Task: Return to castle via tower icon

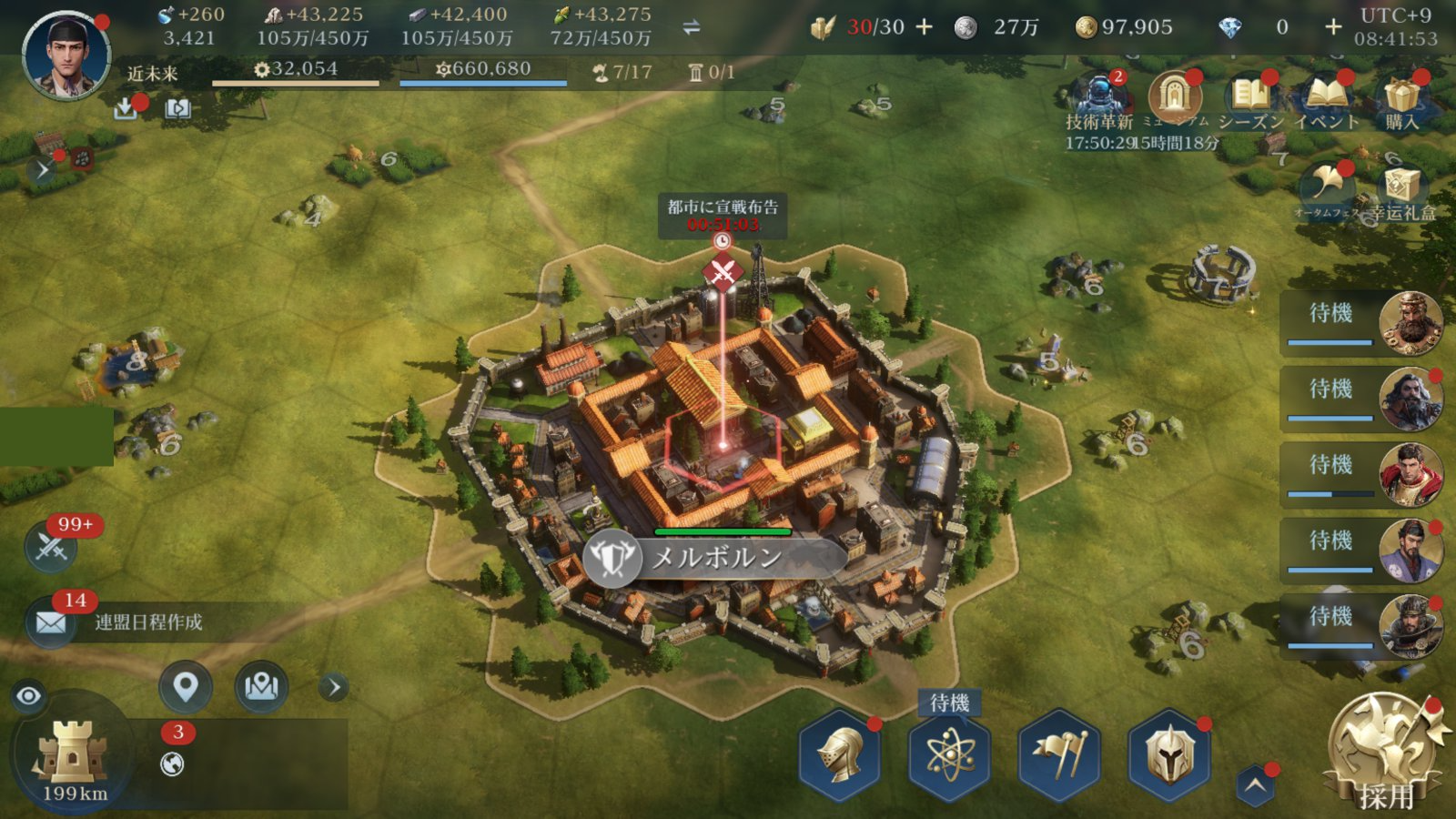Action: coord(73,753)
